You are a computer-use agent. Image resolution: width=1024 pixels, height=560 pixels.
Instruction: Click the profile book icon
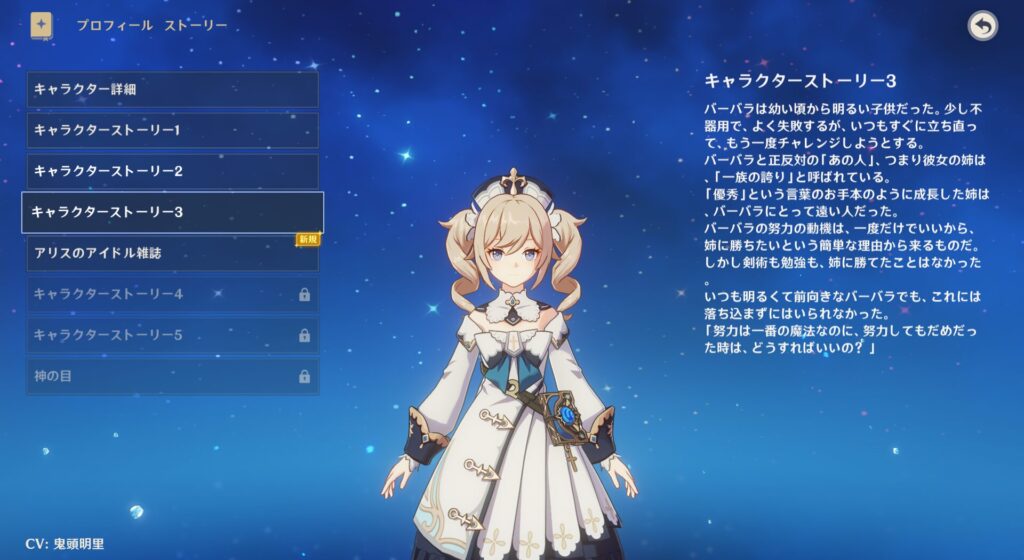pos(42,25)
